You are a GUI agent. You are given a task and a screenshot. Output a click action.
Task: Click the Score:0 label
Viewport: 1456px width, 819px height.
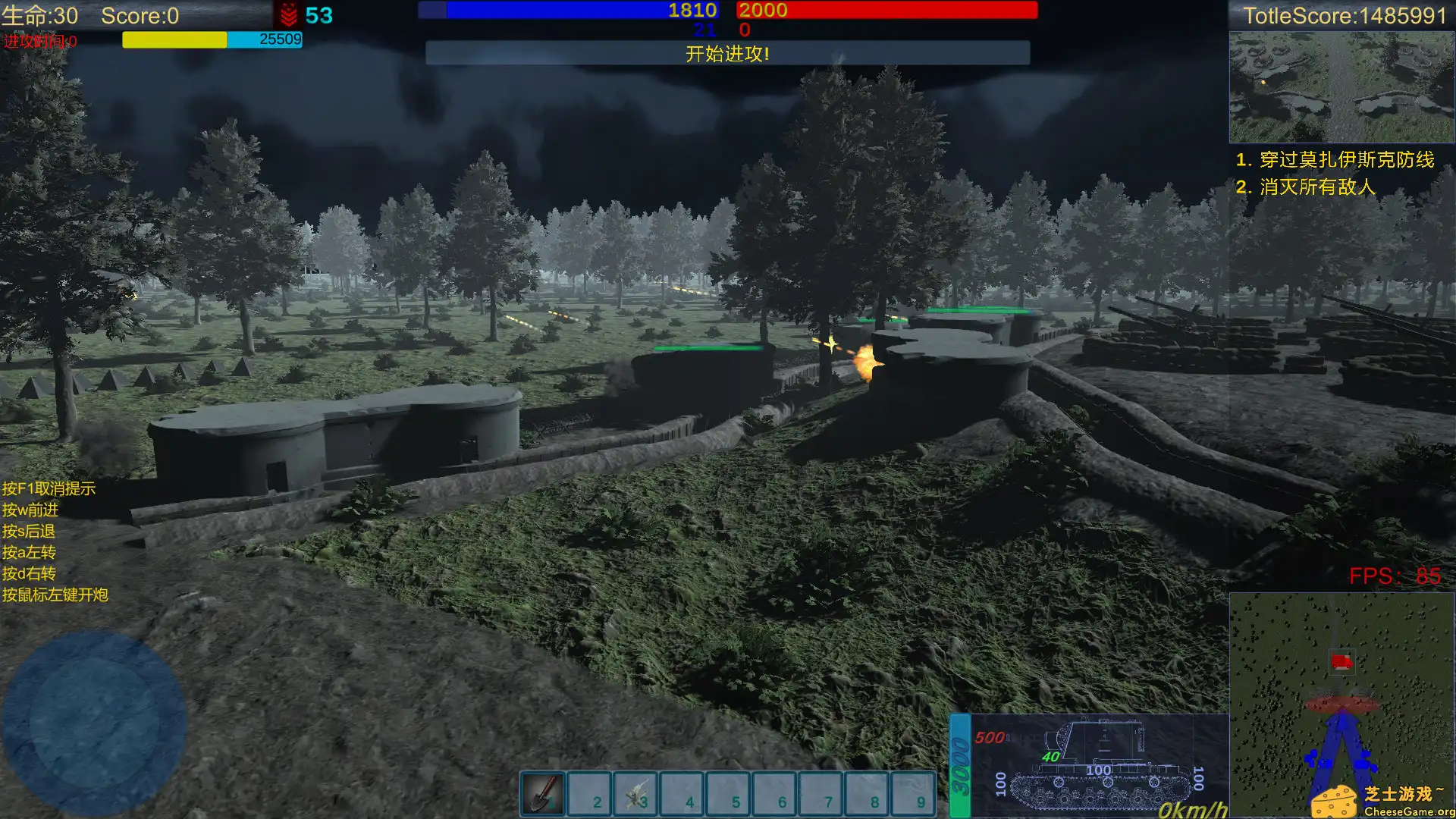(139, 16)
